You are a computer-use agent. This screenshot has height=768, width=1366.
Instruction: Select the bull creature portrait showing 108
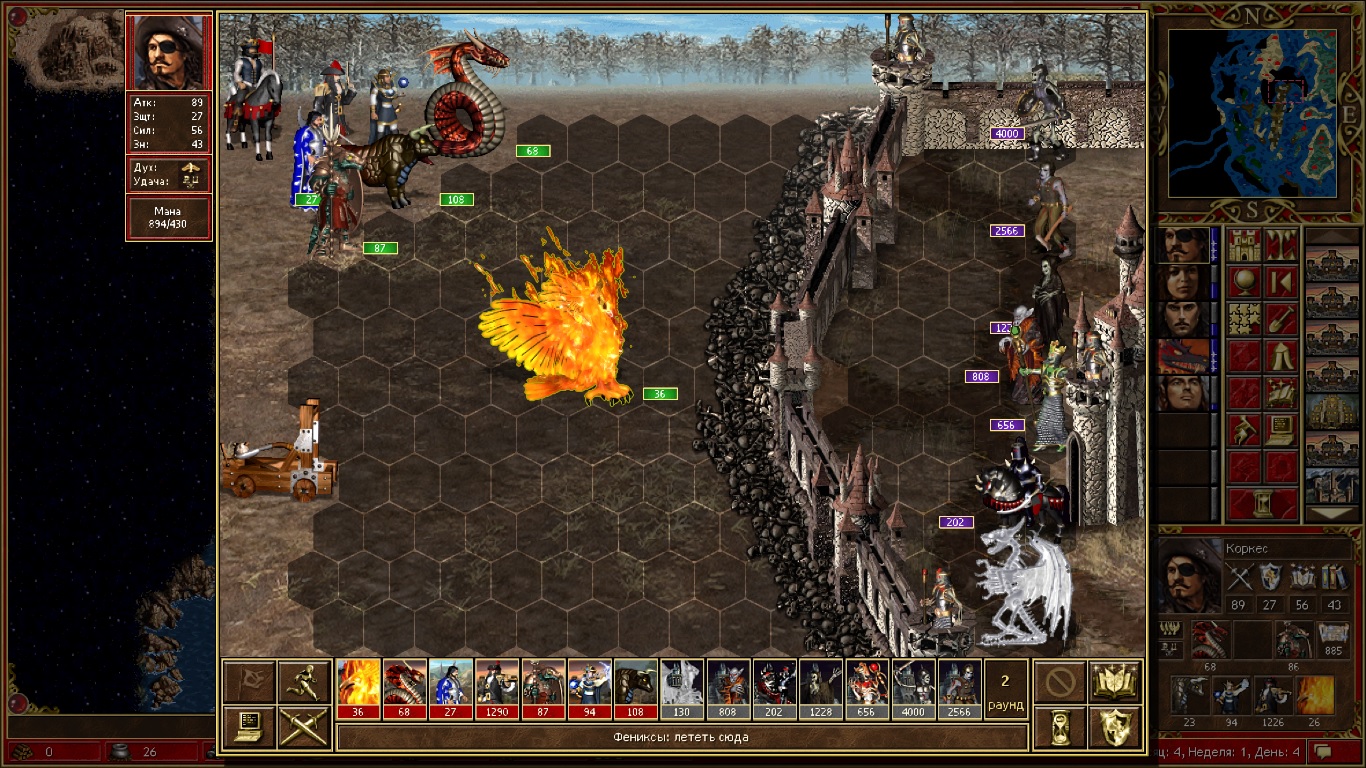point(635,688)
